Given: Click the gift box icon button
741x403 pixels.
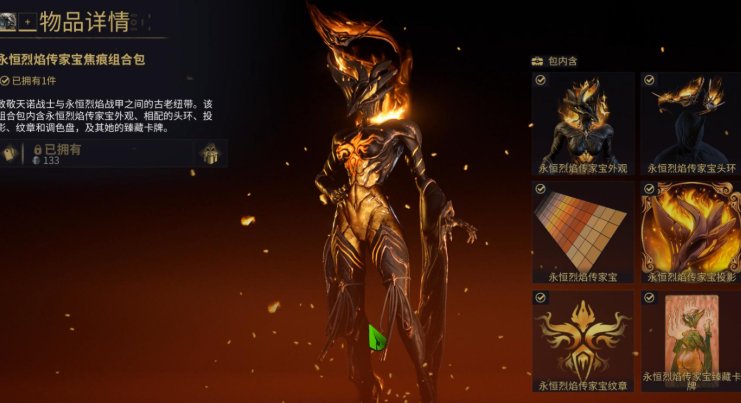Looking at the screenshot, I should 211,154.
